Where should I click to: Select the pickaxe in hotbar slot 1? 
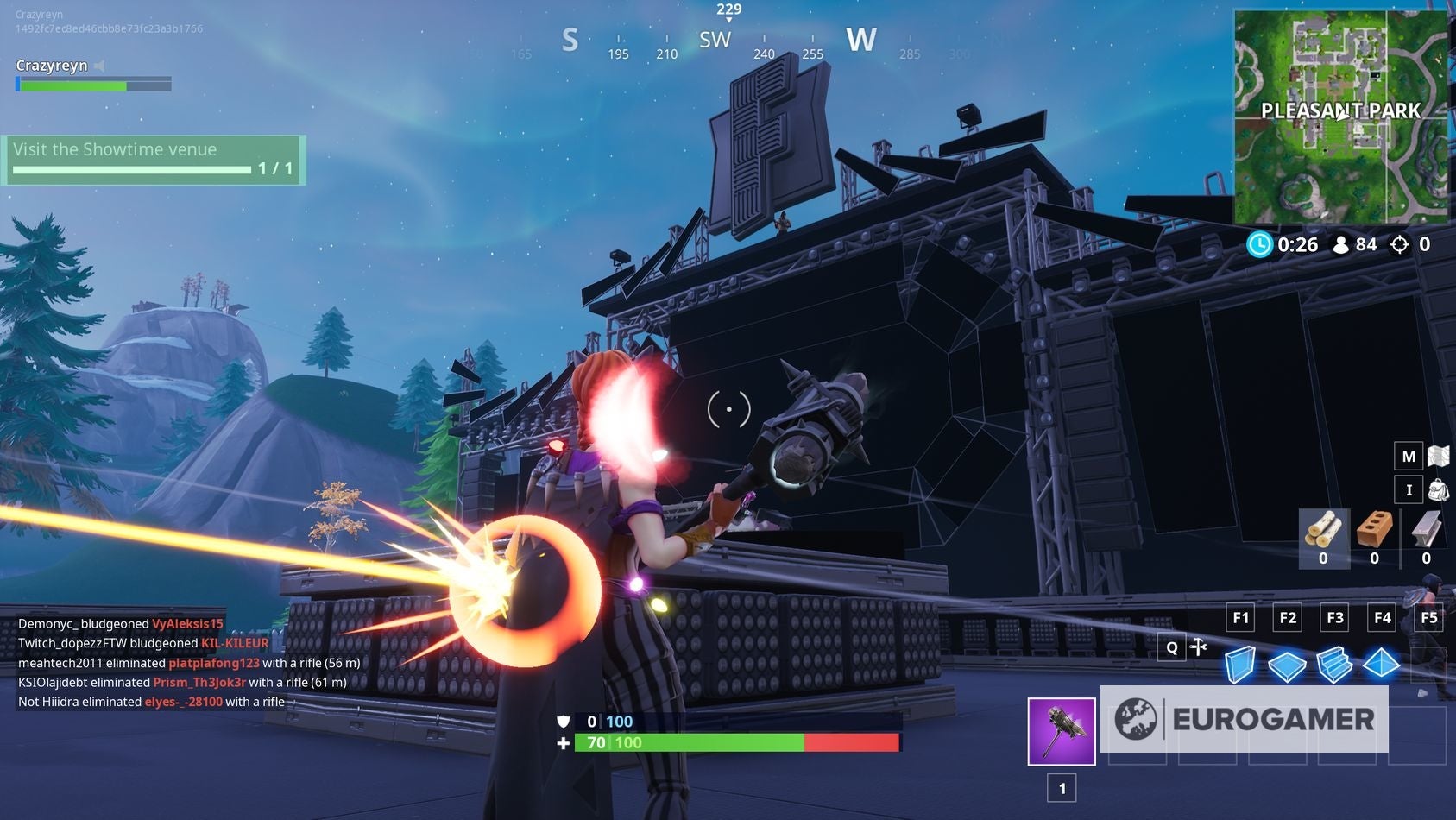coord(1061,732)
